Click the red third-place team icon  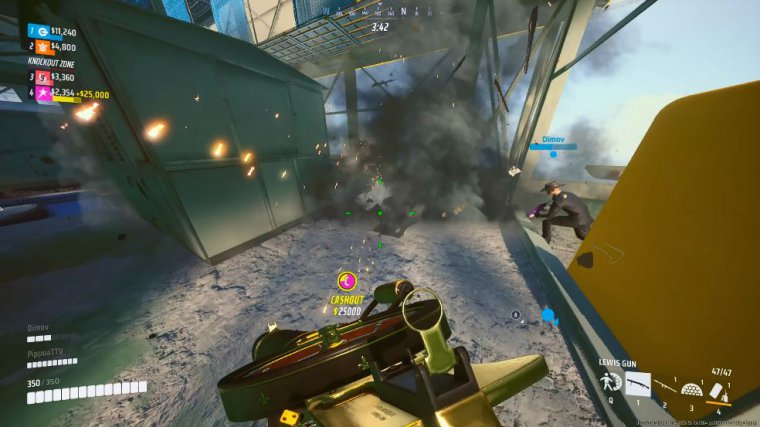(43, 76)
